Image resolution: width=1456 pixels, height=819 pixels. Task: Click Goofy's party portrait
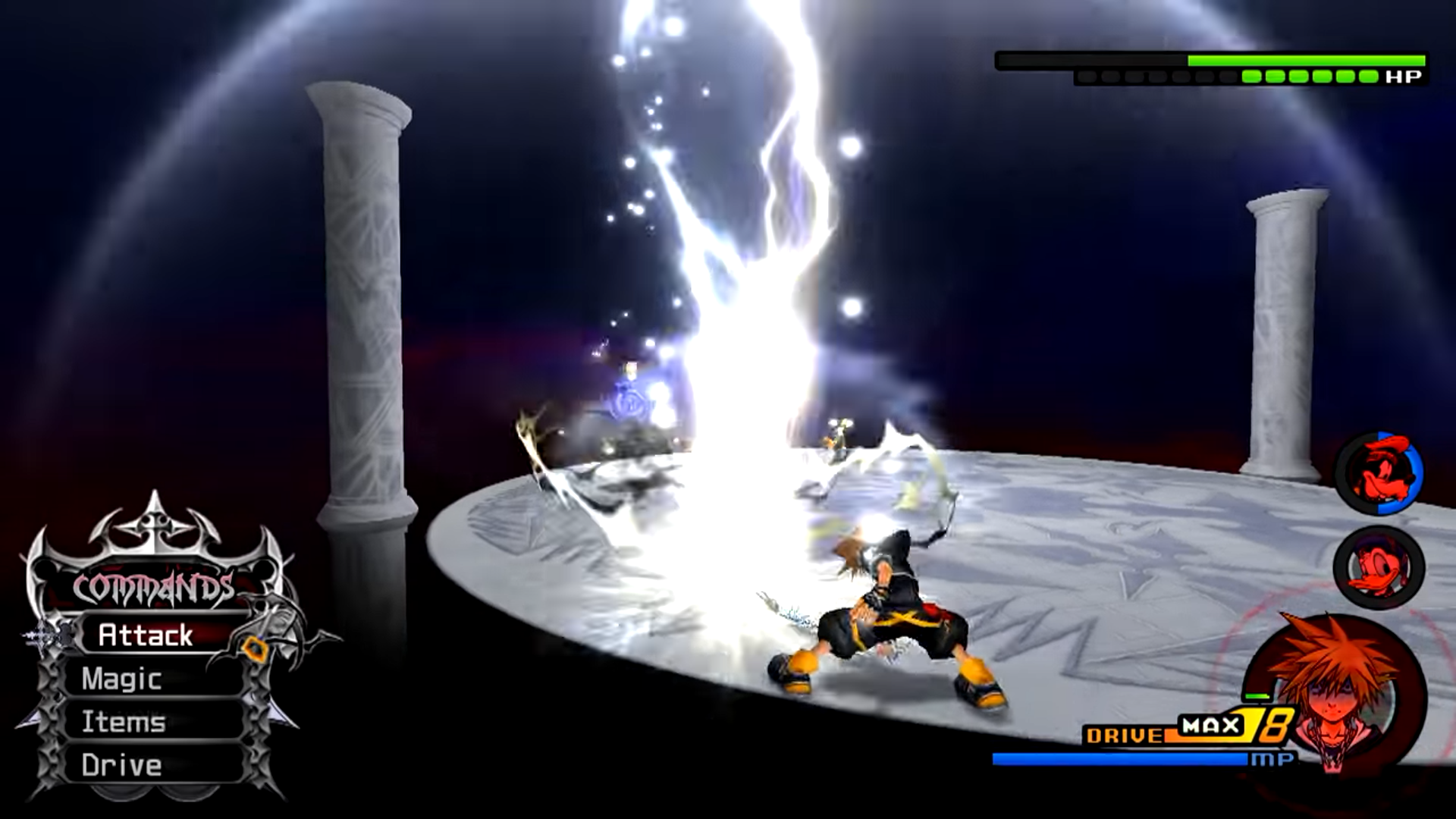(1379, 473)
